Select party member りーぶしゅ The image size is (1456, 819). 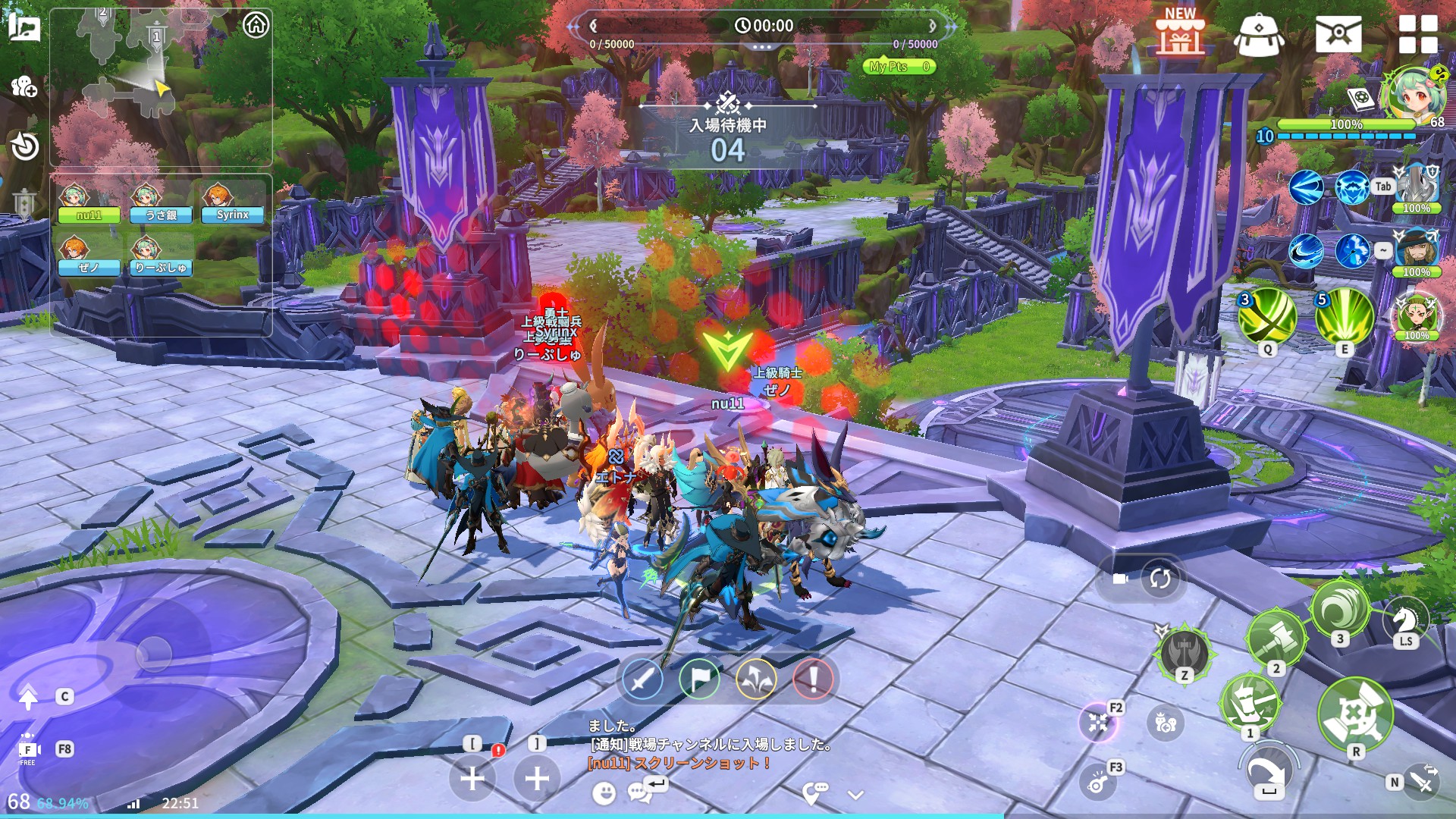pos(161,257)
